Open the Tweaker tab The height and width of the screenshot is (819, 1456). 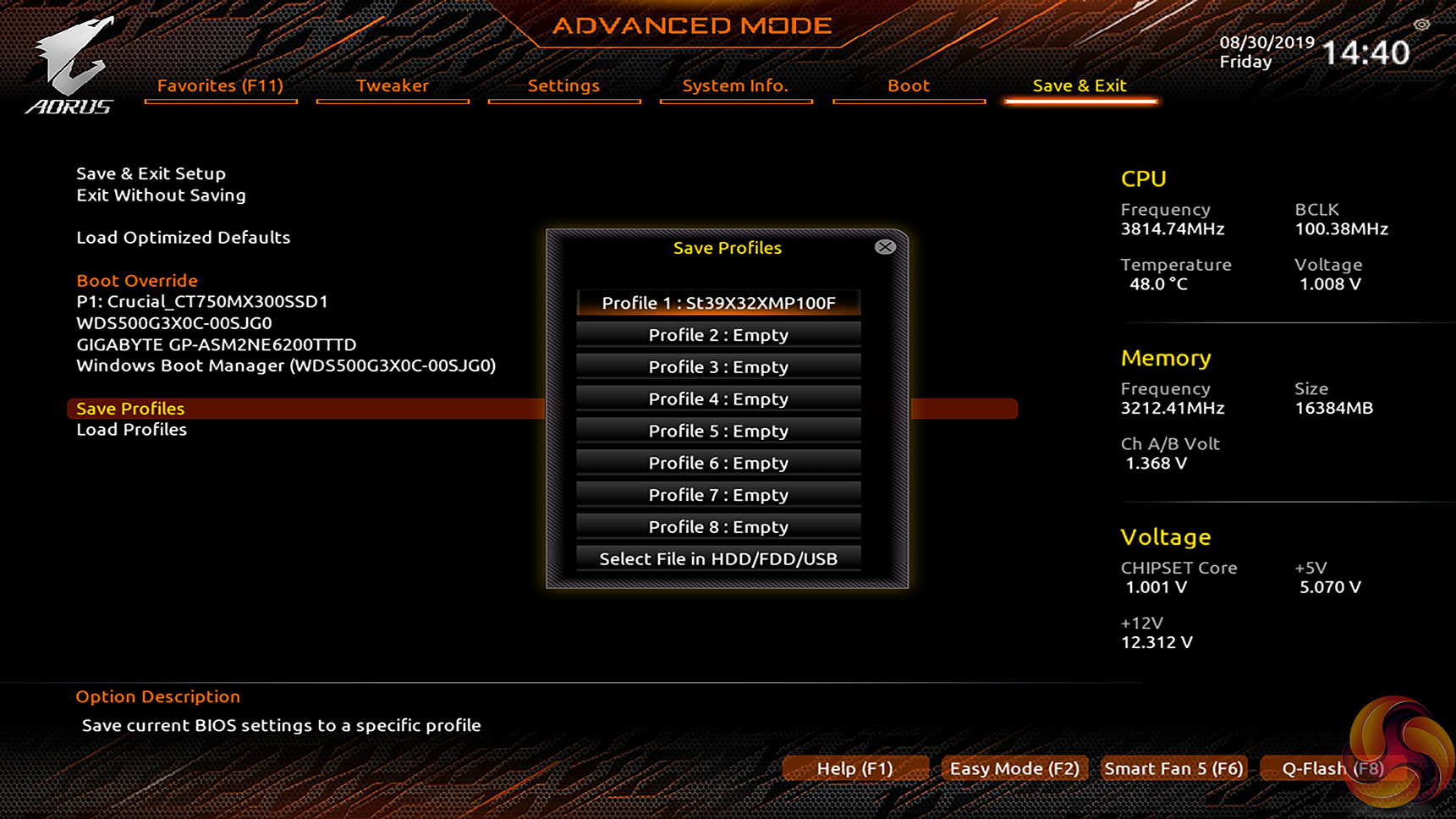[393, 85]
